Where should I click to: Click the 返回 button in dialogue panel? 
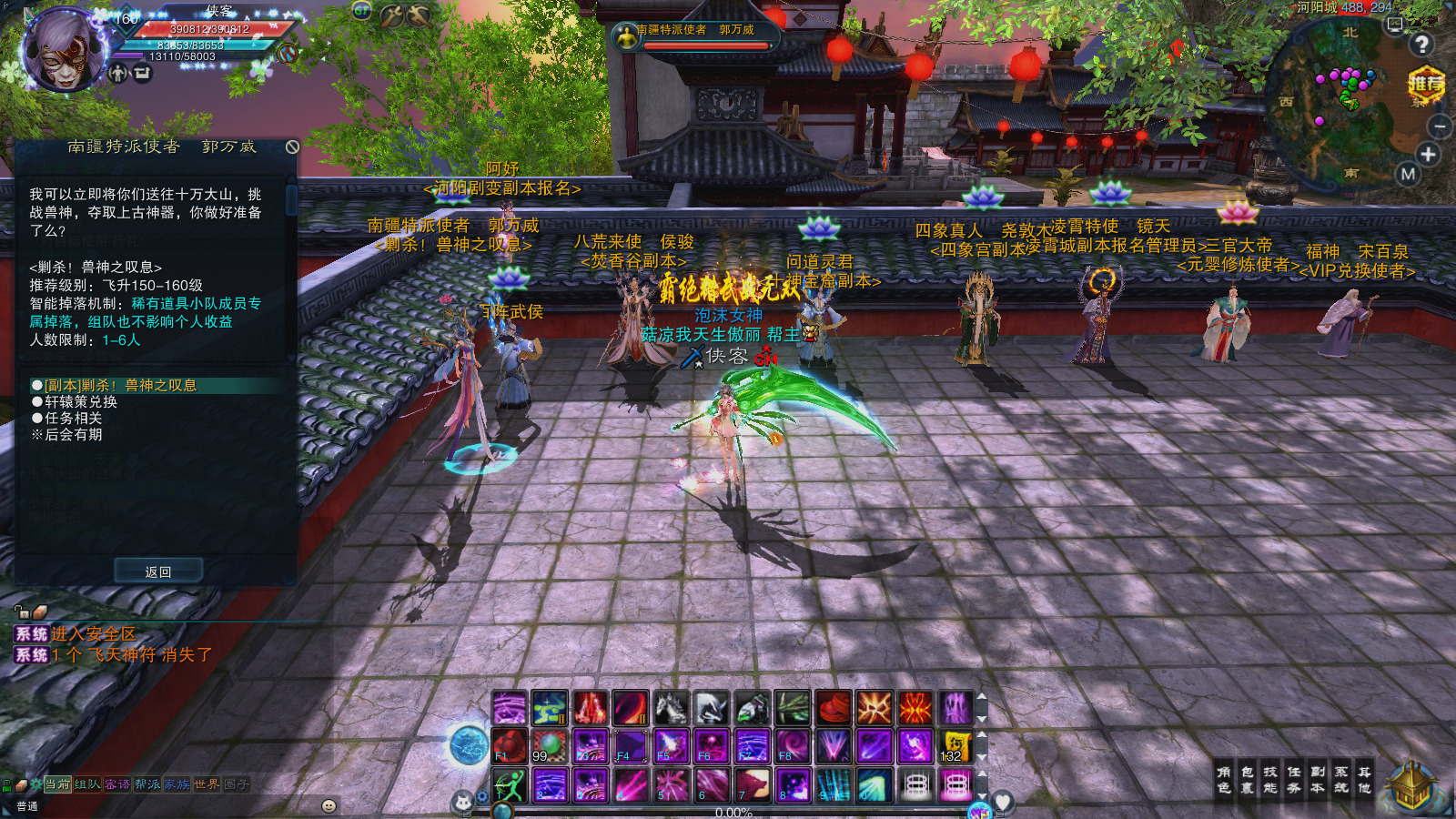(158, 571)
